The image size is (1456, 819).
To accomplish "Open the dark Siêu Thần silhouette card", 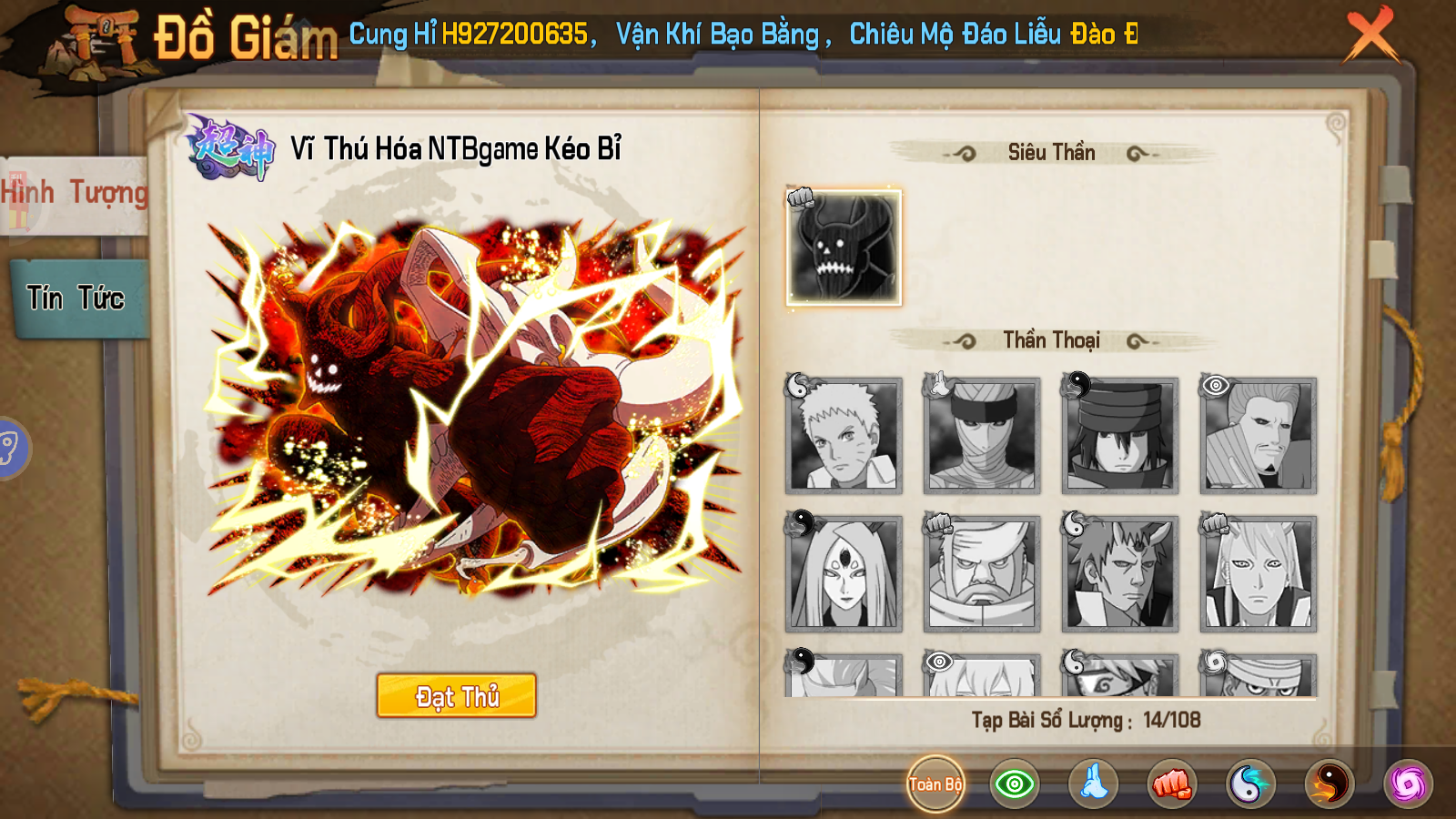I will click(841, 248).
